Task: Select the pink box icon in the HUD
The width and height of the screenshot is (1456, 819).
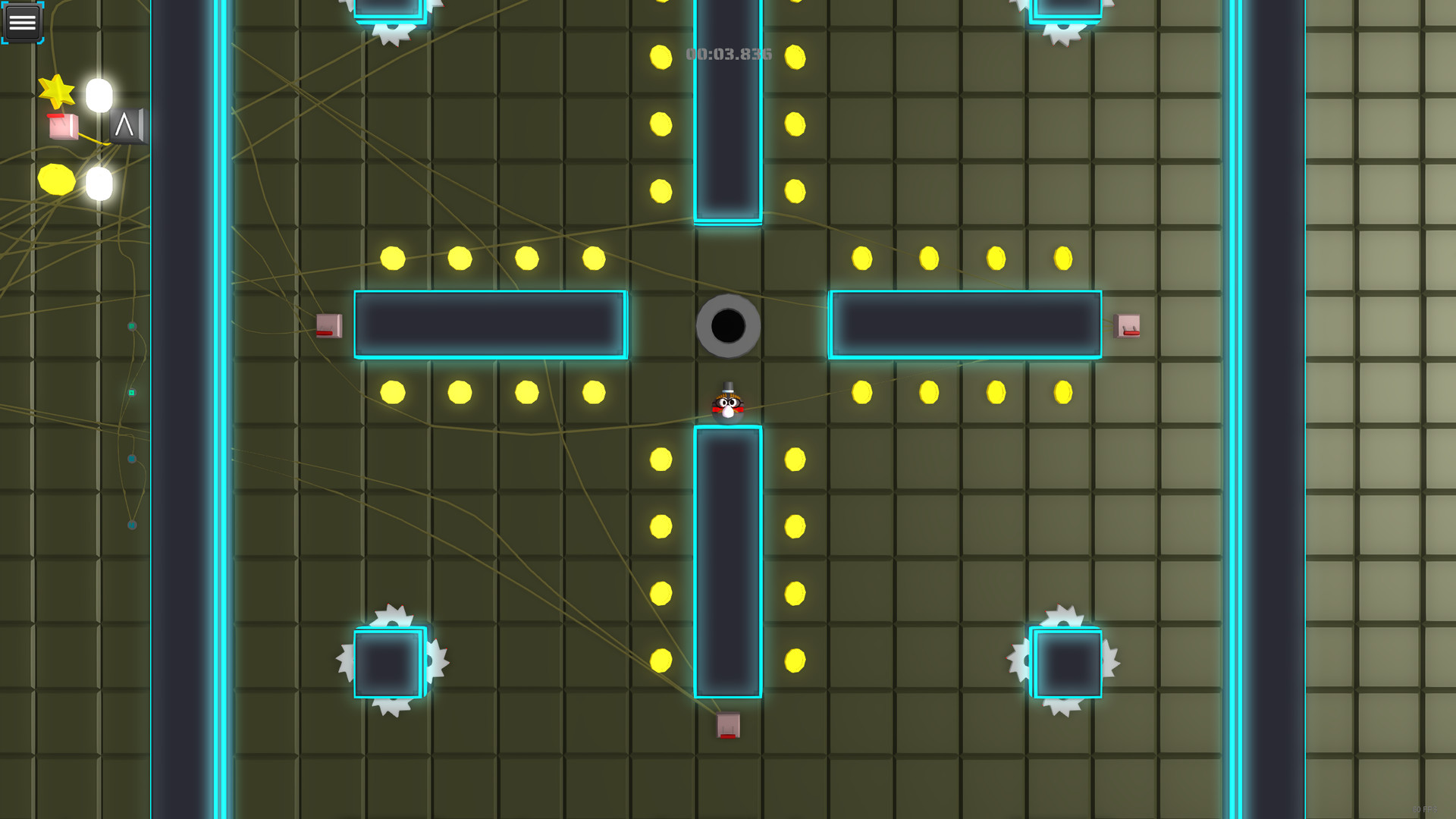Action: click(x=62, y=127)
